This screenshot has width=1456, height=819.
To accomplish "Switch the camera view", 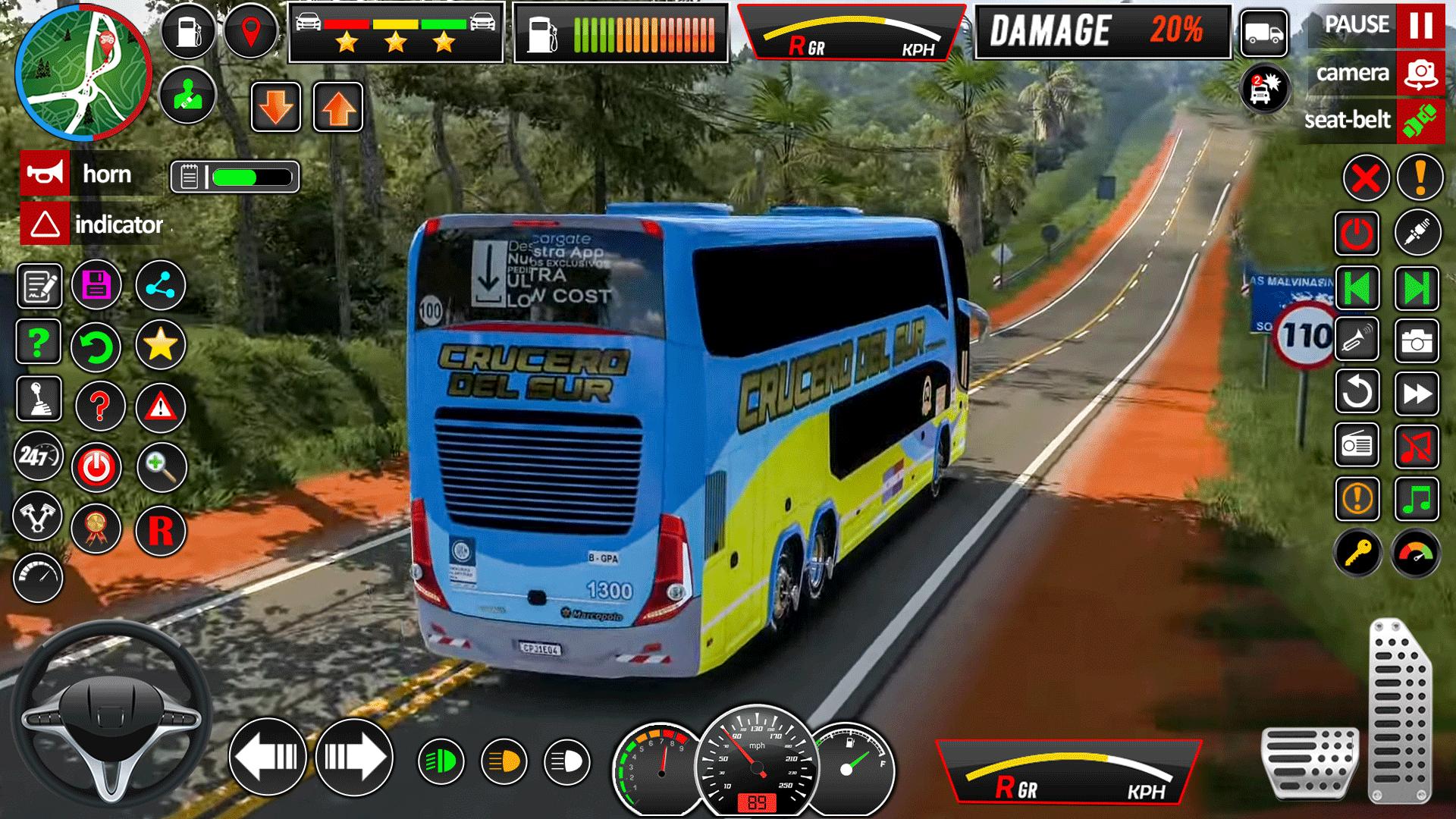I will (x=1420, y=74).
